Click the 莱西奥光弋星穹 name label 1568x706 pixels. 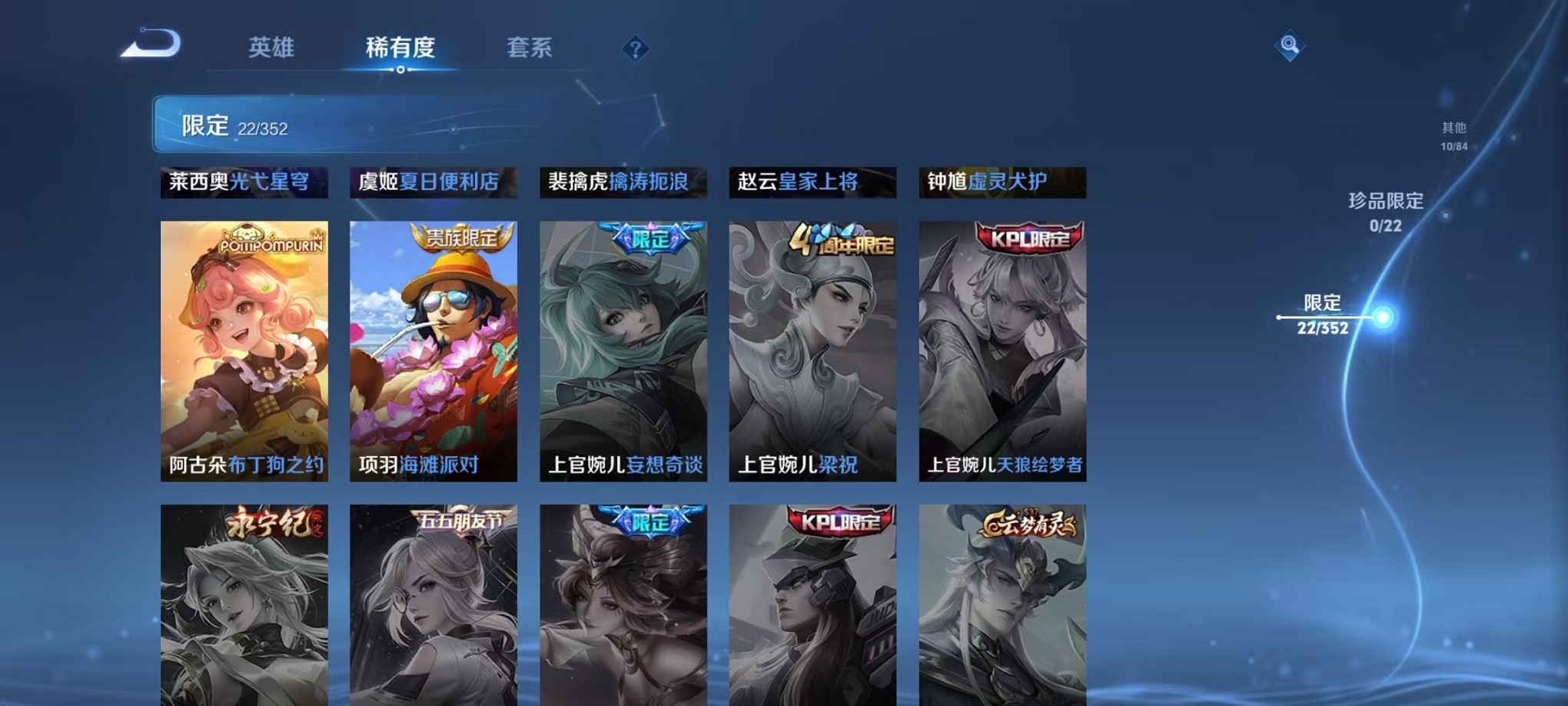click(244, 182)
